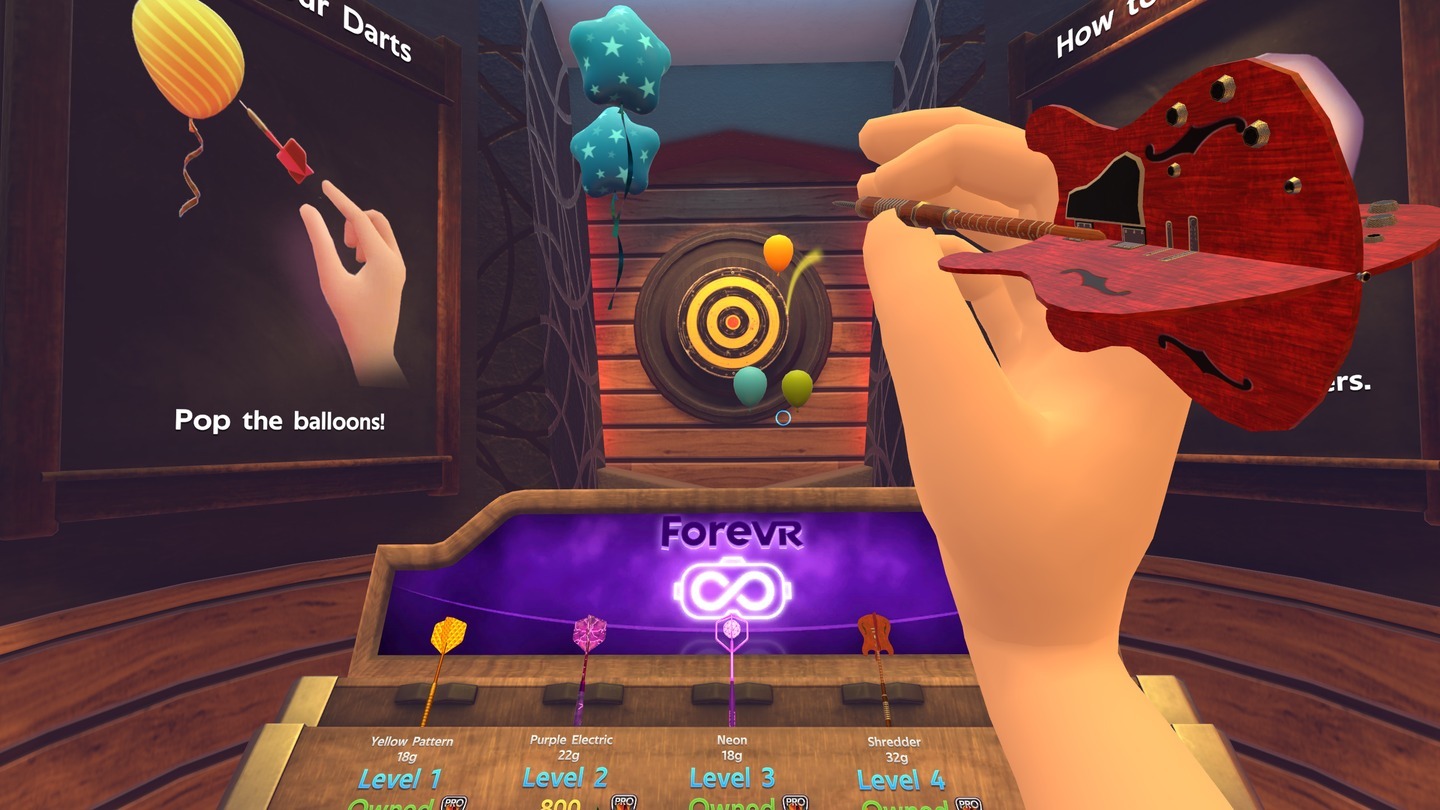Image resolution: width=1440 pixels, height=810 pixels.
Task: Select the Yellow Pattern dart
Action: coord(443,658)
